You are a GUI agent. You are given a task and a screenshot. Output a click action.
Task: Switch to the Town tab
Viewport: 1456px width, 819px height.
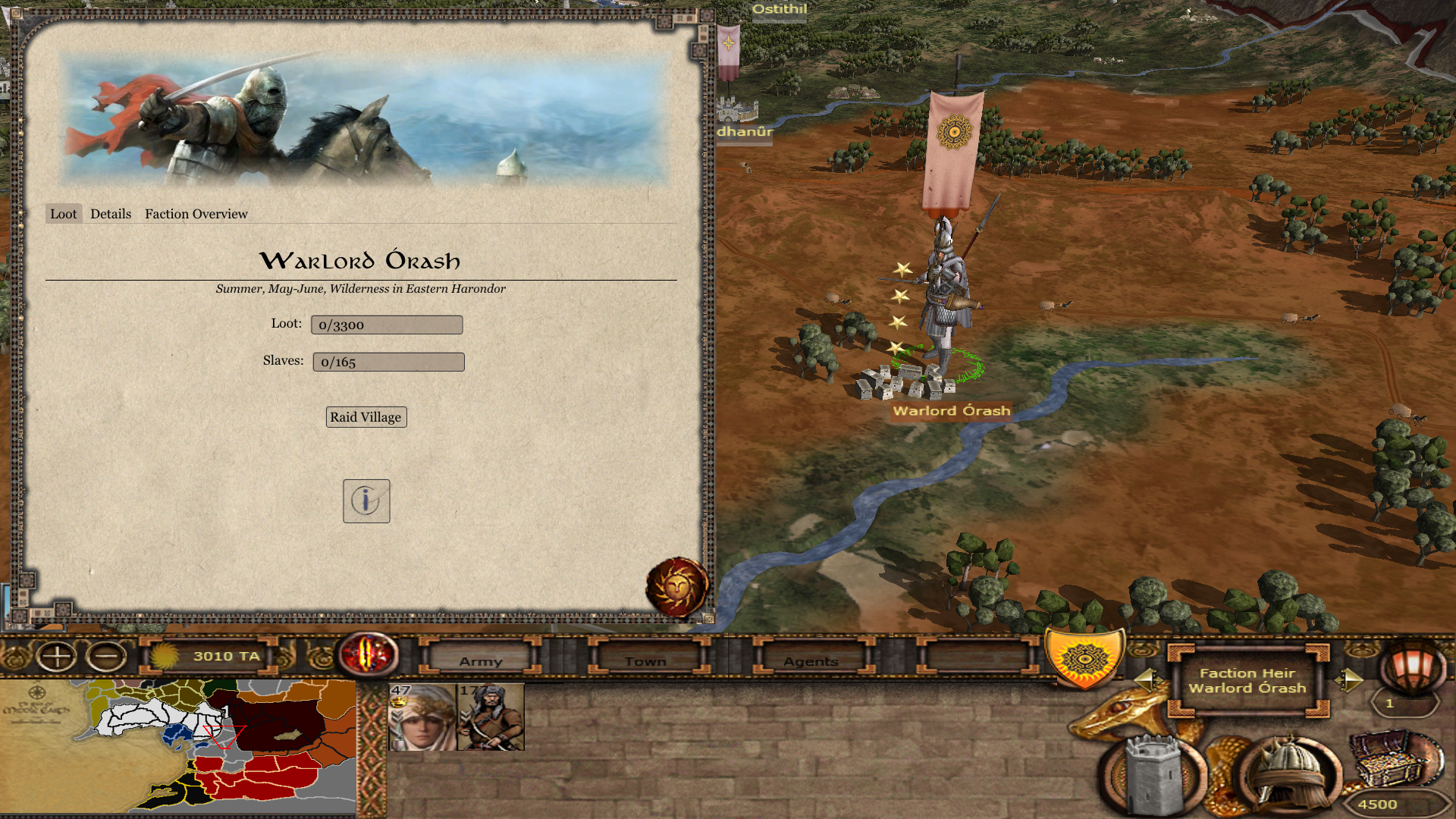click(x=645, y=661)
